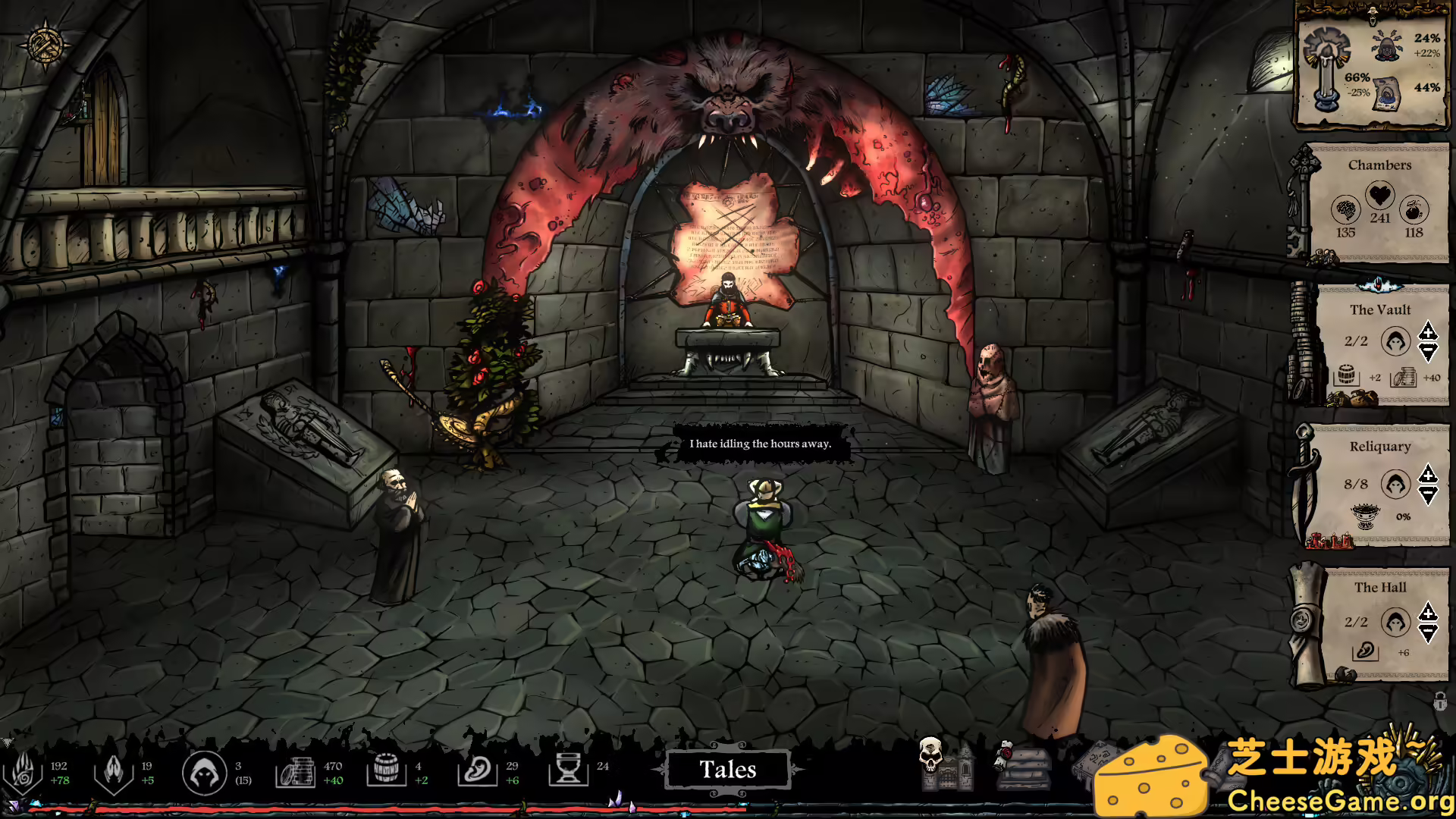Click the coin stack gold icon
This screenshot has width=1456, height=819.
click(x=295, y=772)
